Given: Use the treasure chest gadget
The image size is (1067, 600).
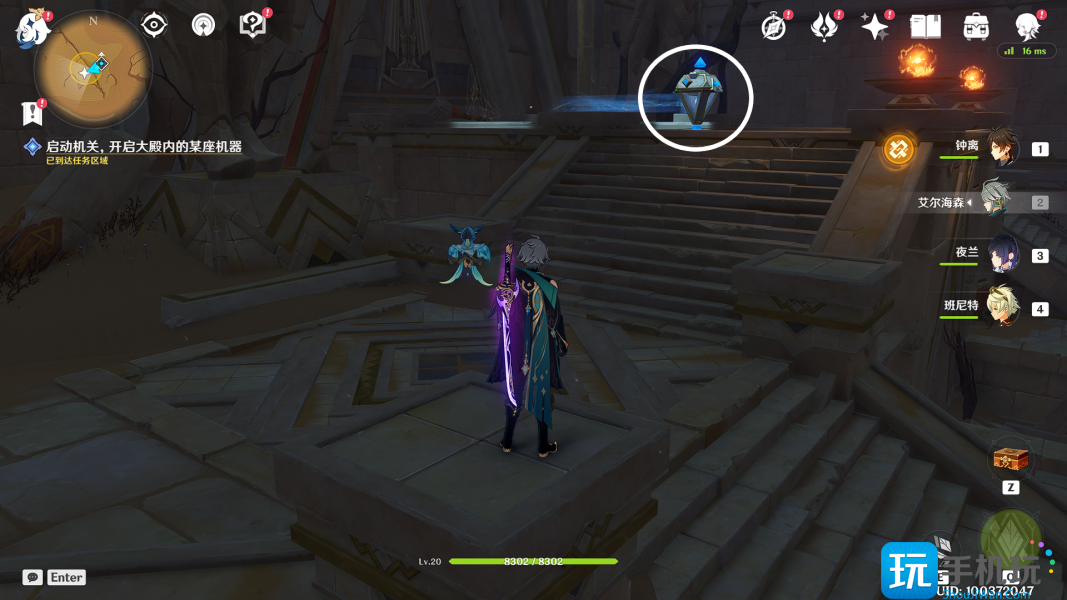Looking at the screenshot, I should (x=1008, y=460).
